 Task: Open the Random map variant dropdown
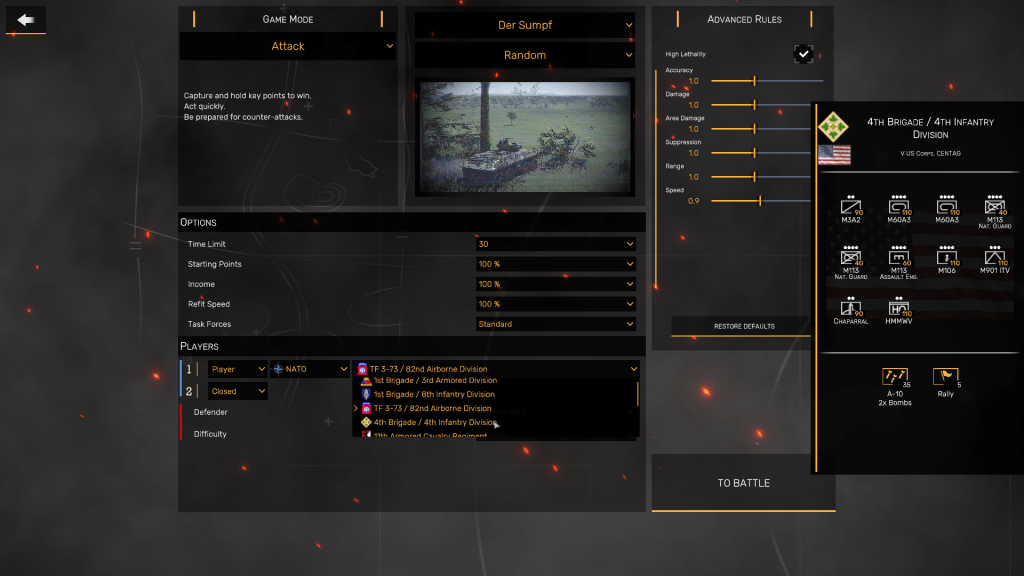click(525, 55)
